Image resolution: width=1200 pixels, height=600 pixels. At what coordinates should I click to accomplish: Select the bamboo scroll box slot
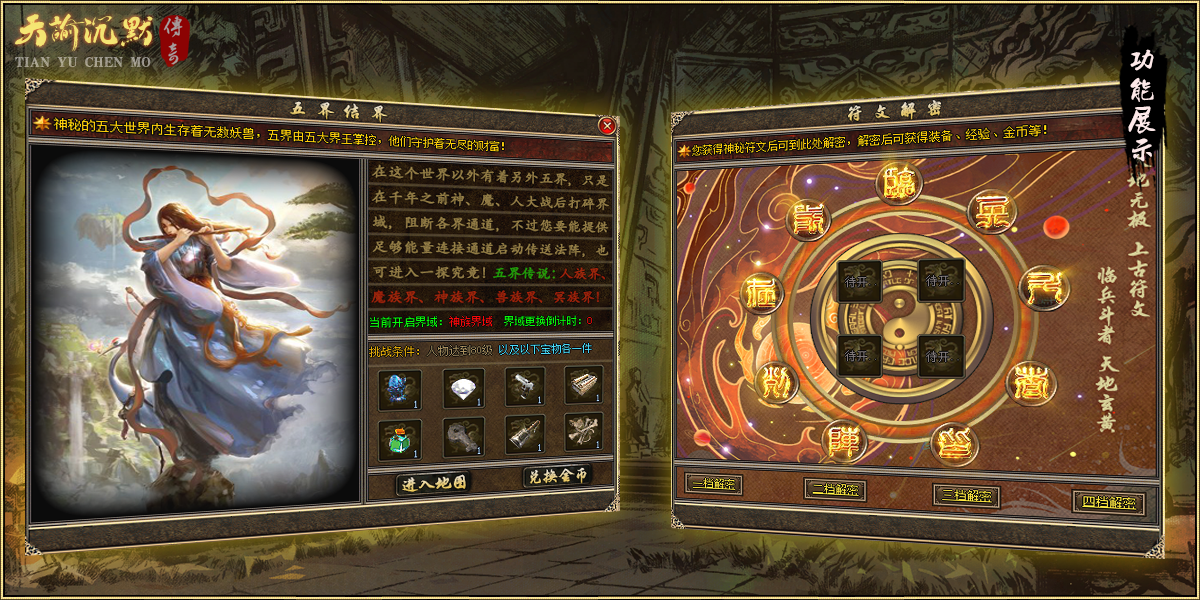[x=583, y=384]
